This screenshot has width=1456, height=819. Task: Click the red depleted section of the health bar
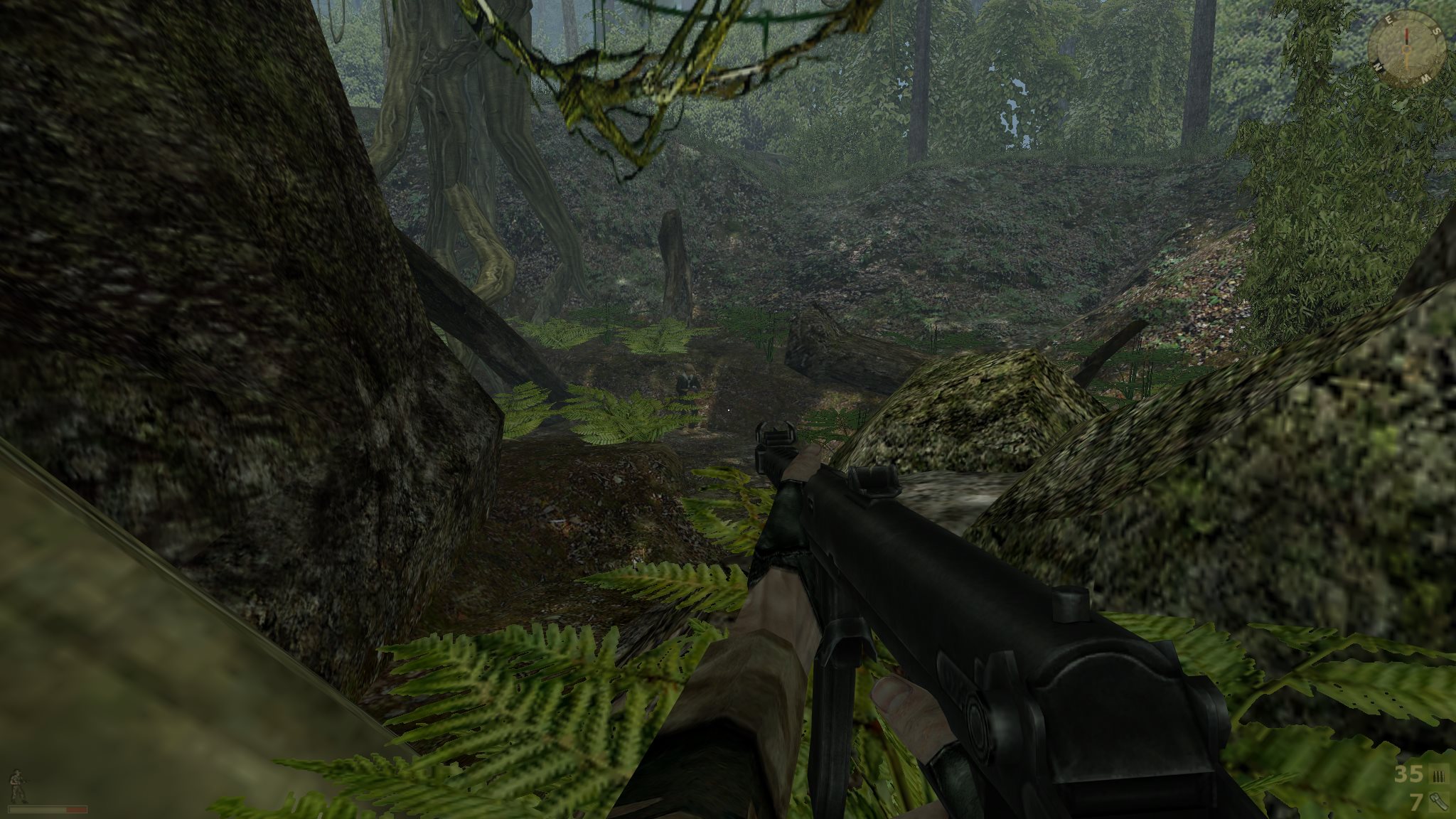[x=76, y=810]
